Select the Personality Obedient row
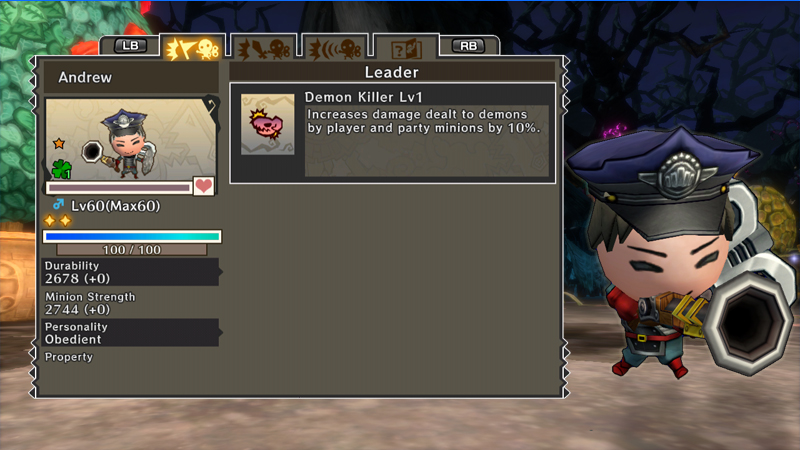 (131, 333)
